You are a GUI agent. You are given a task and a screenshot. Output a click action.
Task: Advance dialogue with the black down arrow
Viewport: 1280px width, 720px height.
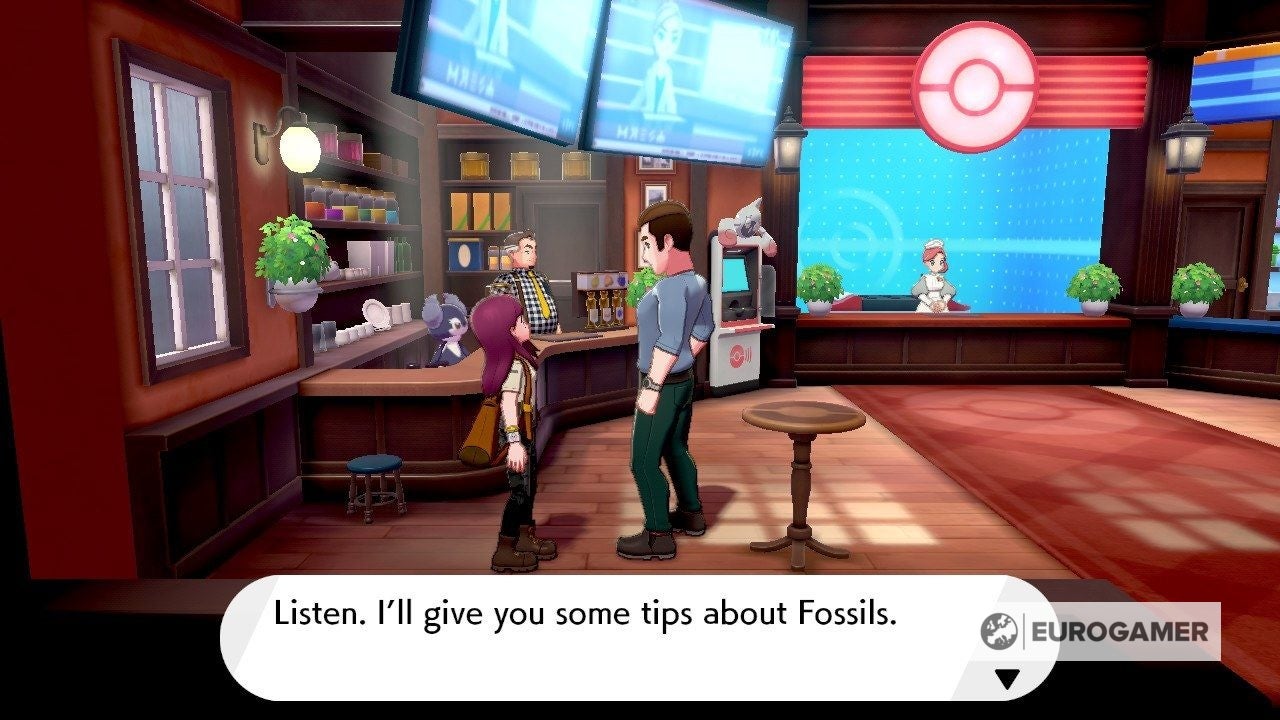[1007, 679]
